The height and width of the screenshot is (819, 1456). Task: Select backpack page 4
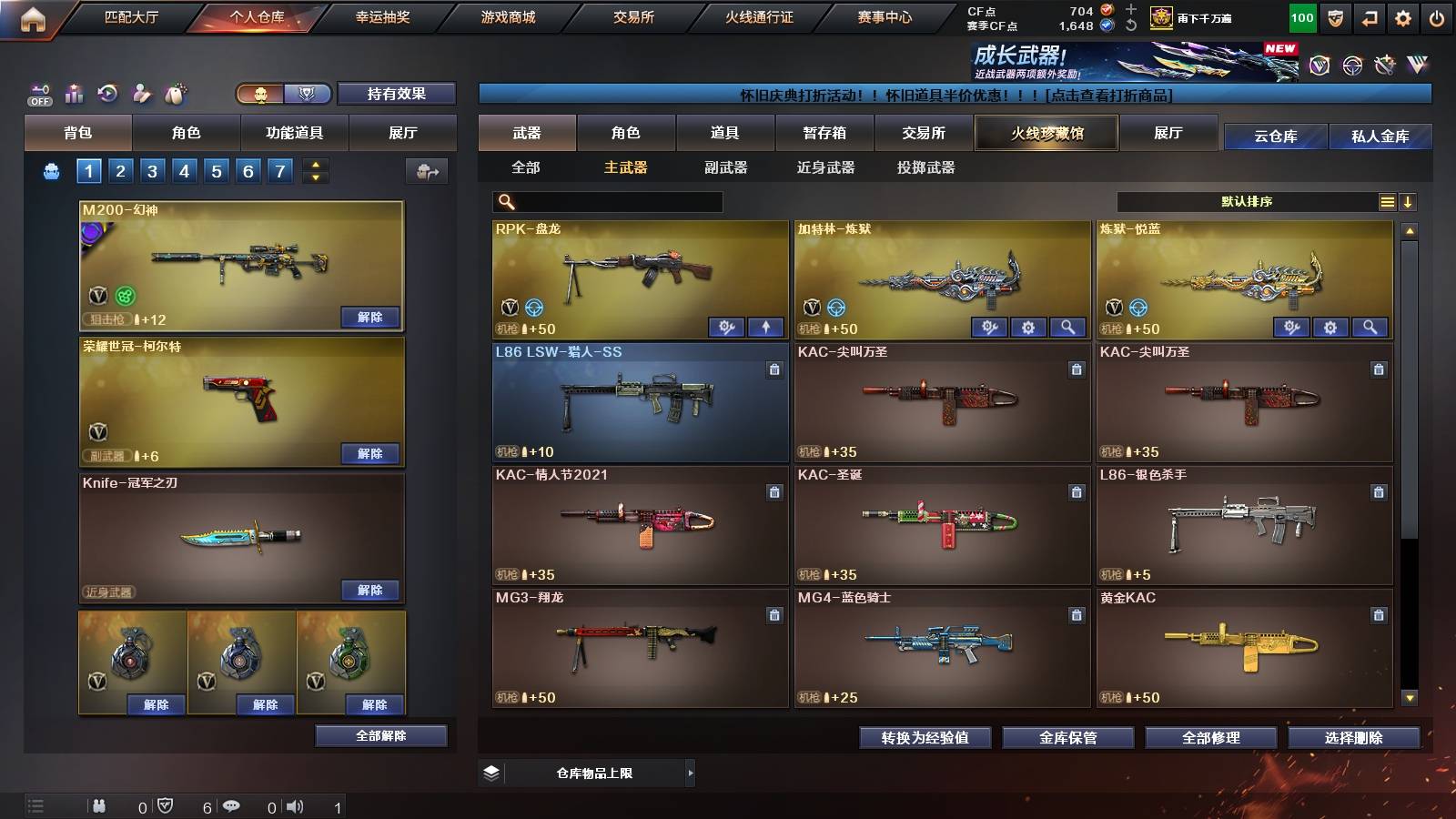click(187, 170)
